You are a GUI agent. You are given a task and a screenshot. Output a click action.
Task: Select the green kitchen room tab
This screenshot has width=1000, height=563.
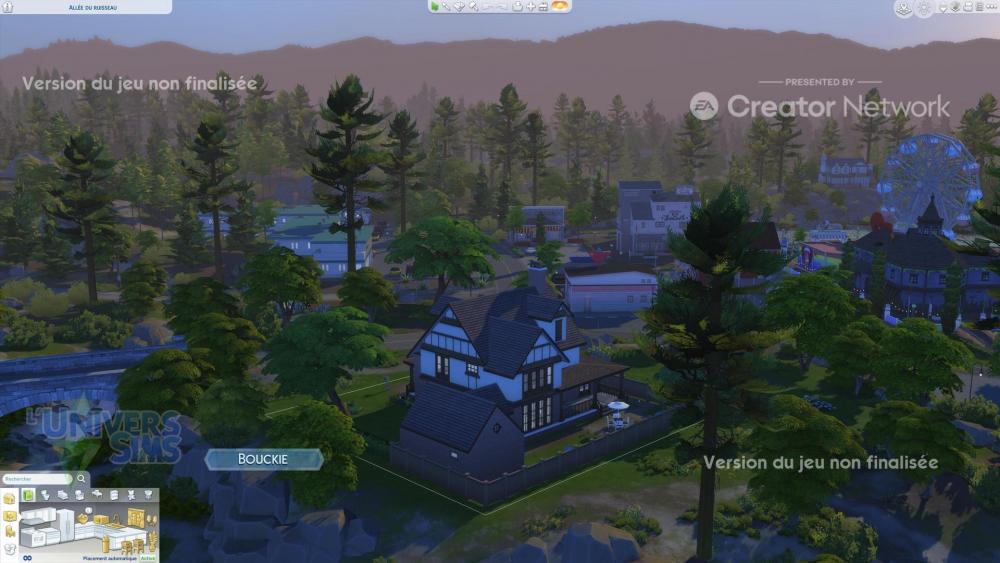click(x=29, y=495)
